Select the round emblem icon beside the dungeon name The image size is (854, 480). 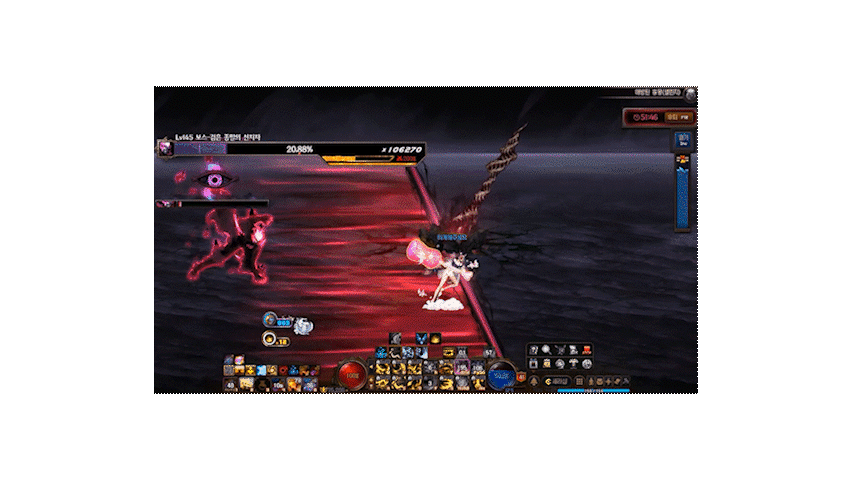point(690,95)
